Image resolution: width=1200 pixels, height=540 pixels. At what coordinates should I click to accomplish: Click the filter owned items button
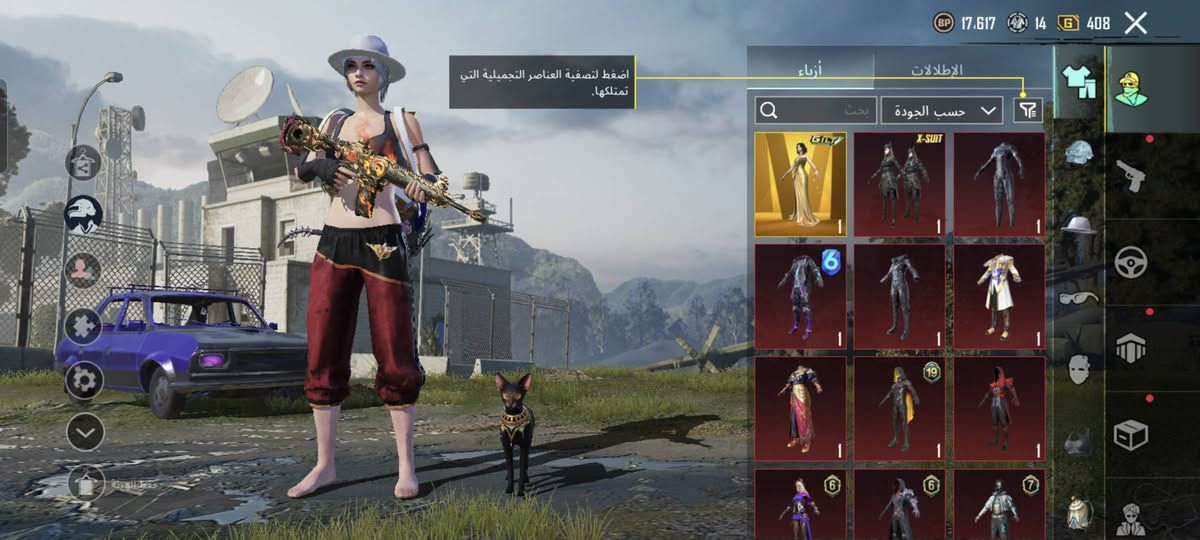[x=1026, y=110]
